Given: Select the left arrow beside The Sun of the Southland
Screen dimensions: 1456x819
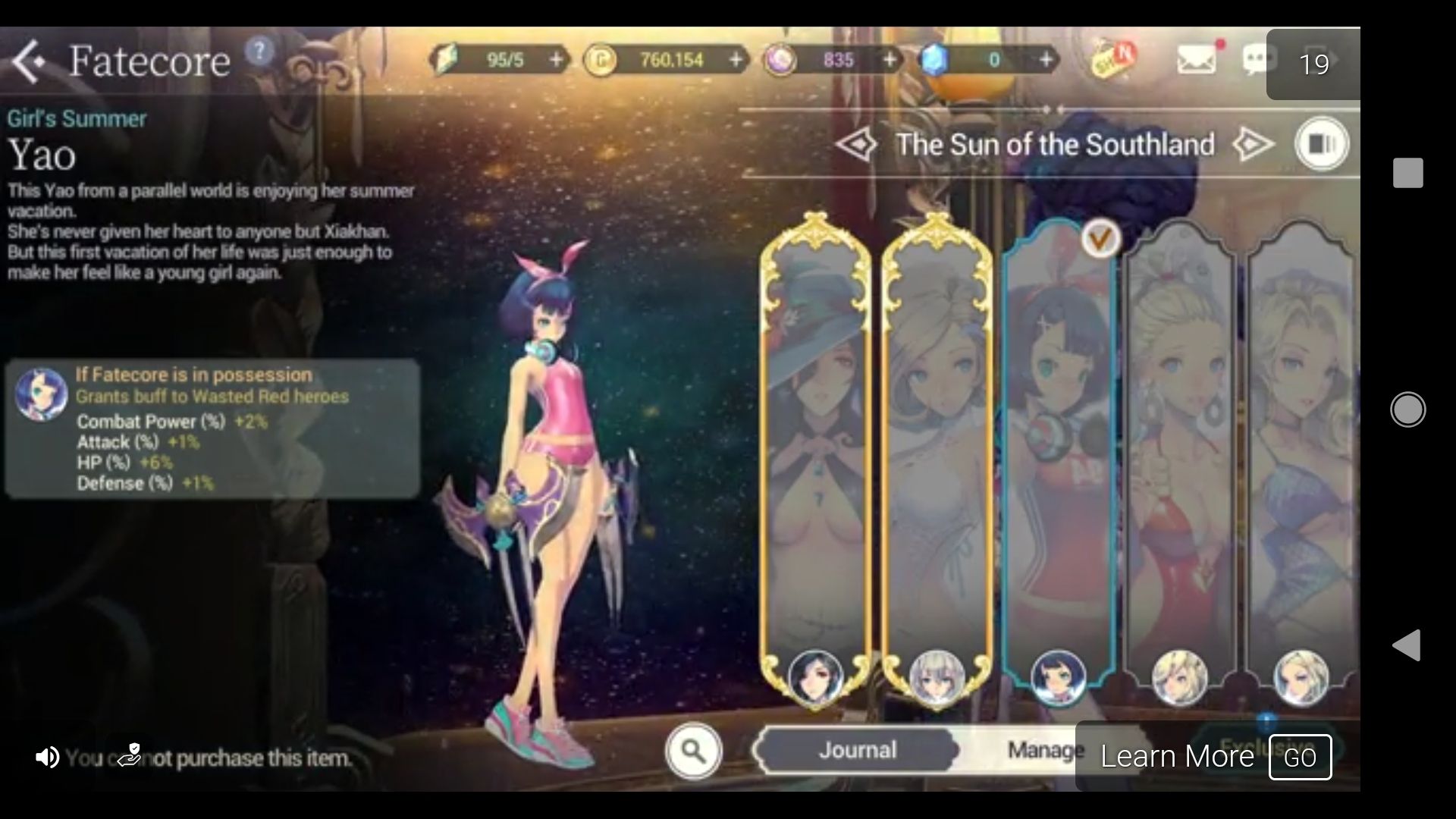Looking at the screenshot, I should pyautogui.click(x=859, y=144).
